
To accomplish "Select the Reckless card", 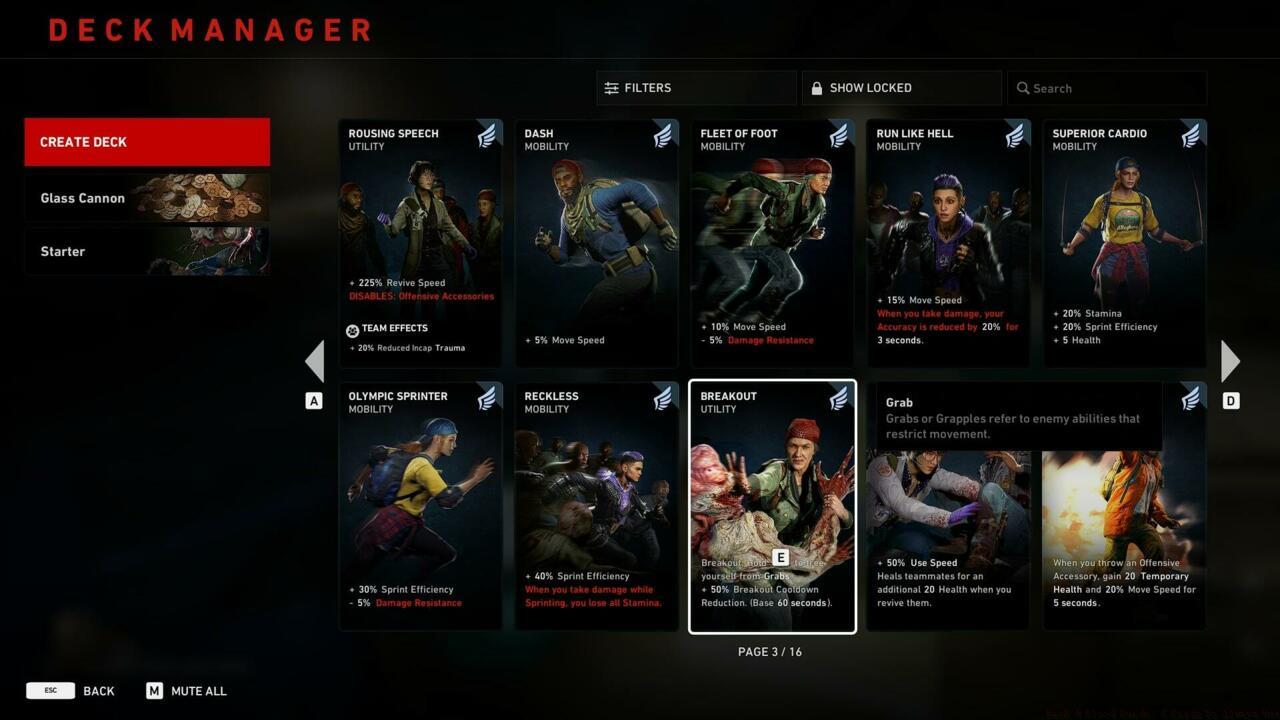I will click(596, 506).
